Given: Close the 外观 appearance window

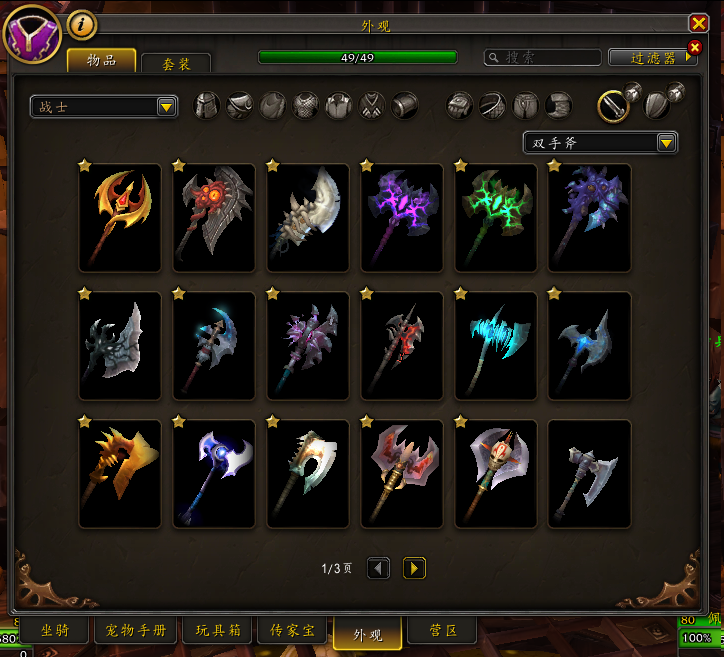Looking at the screenshot, I should click(698, 24).
